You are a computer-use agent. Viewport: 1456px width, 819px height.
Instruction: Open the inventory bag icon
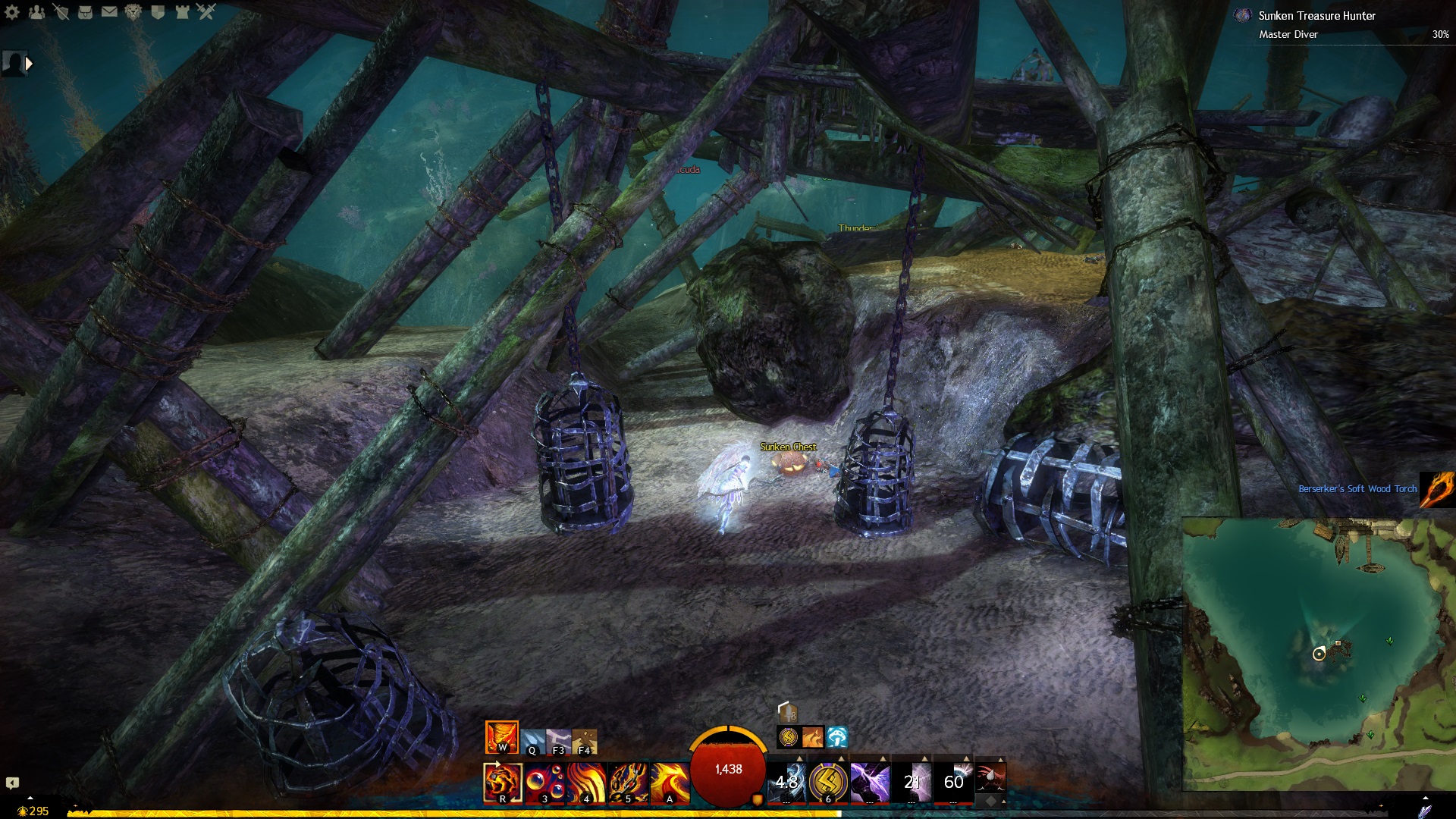[85, 12]
